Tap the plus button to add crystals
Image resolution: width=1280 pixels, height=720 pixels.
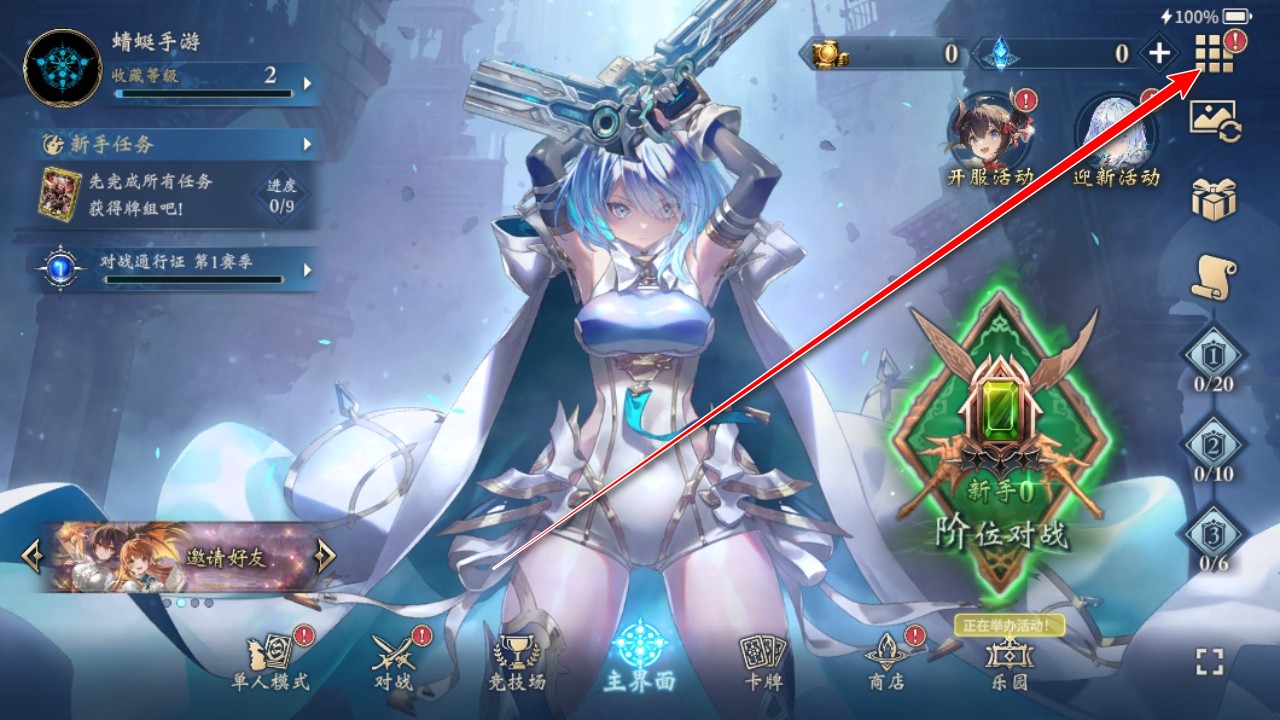(x=1159, y=53)
